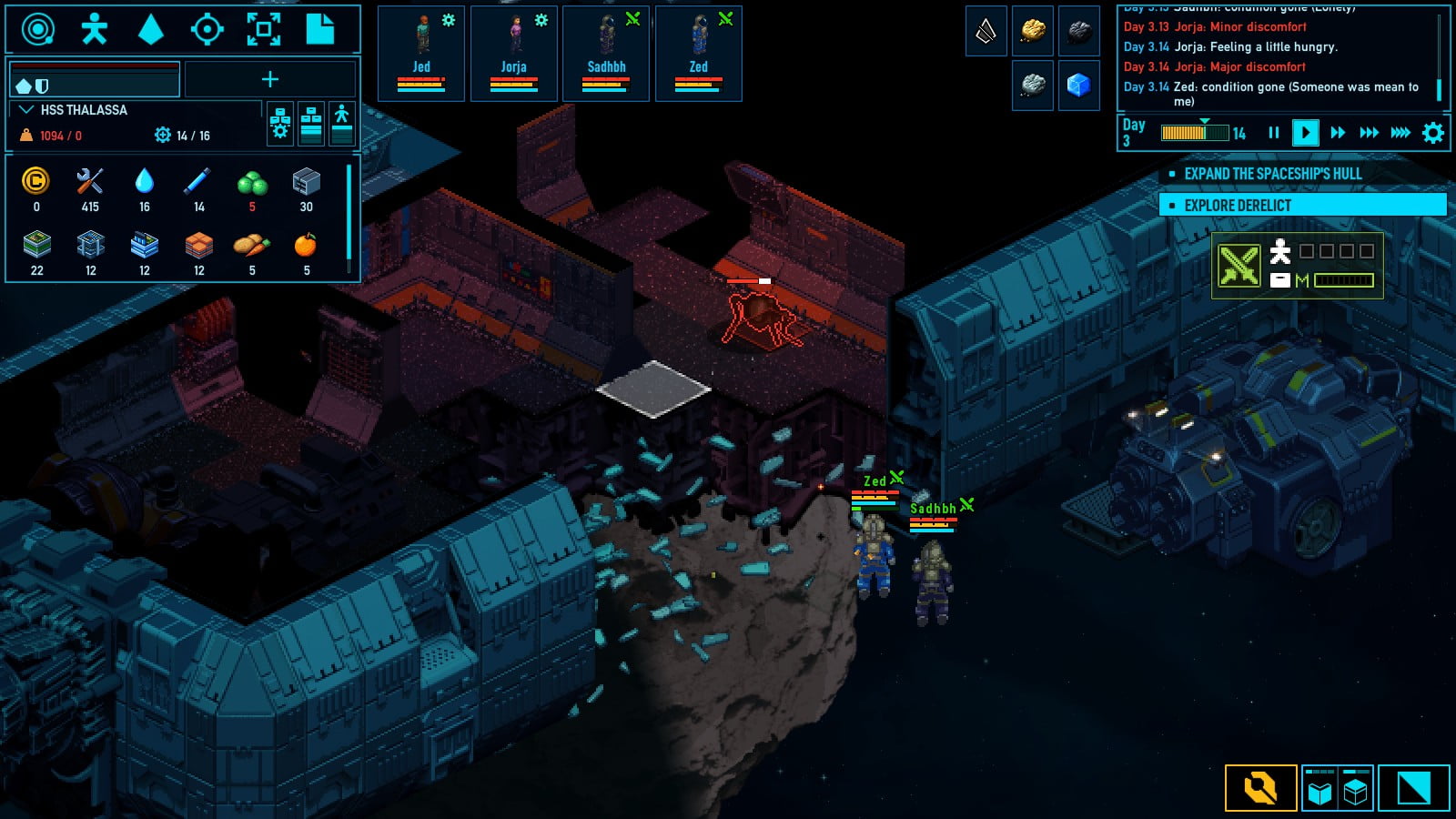Add a new ship tab with plus button
Image resolution: width=1456 pixels, height=819 pixels.
click(x=270, y=79)
